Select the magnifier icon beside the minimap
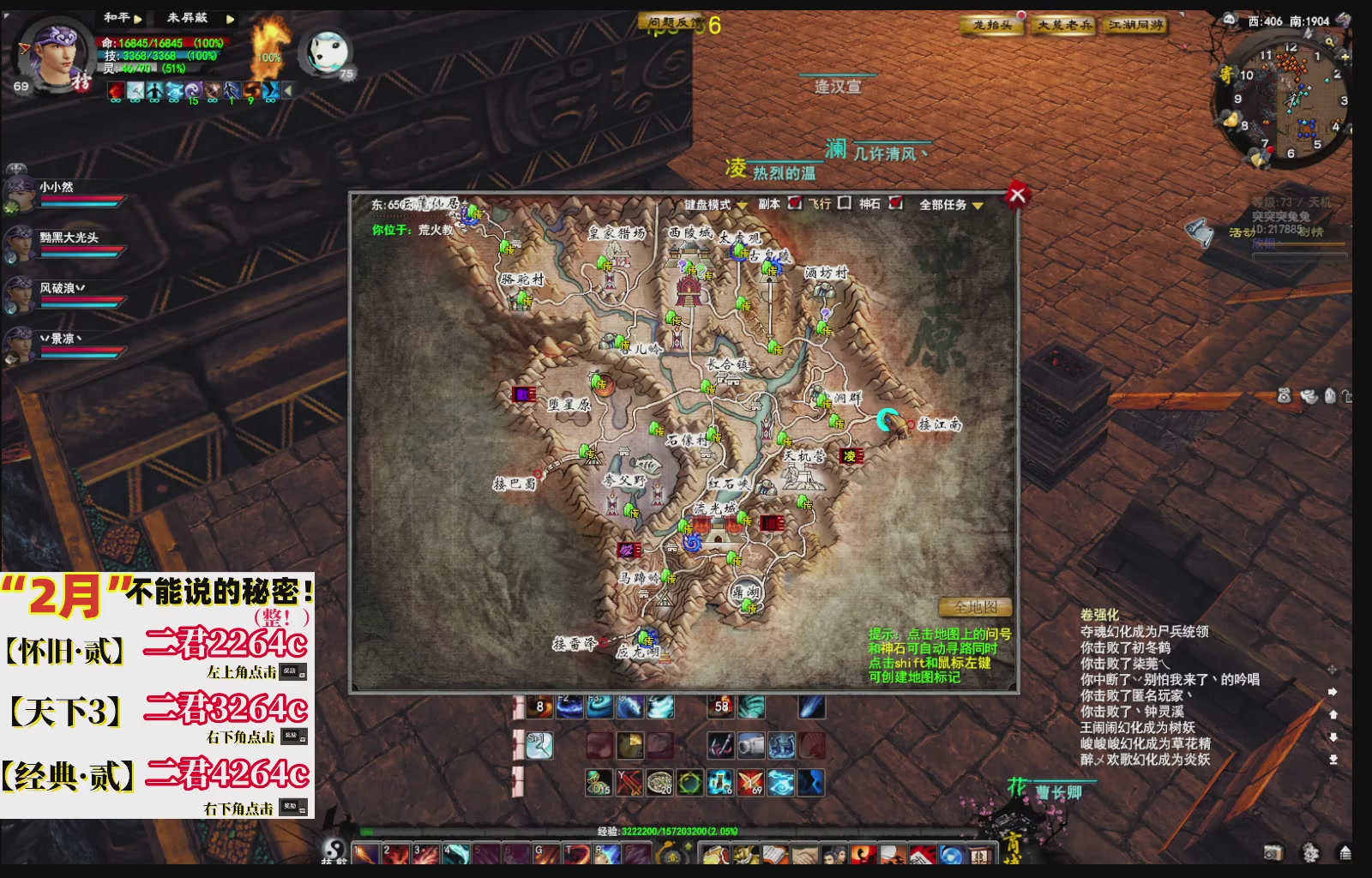The height and width of the screenshot is (878, 1372). [x=1330, y=41]
